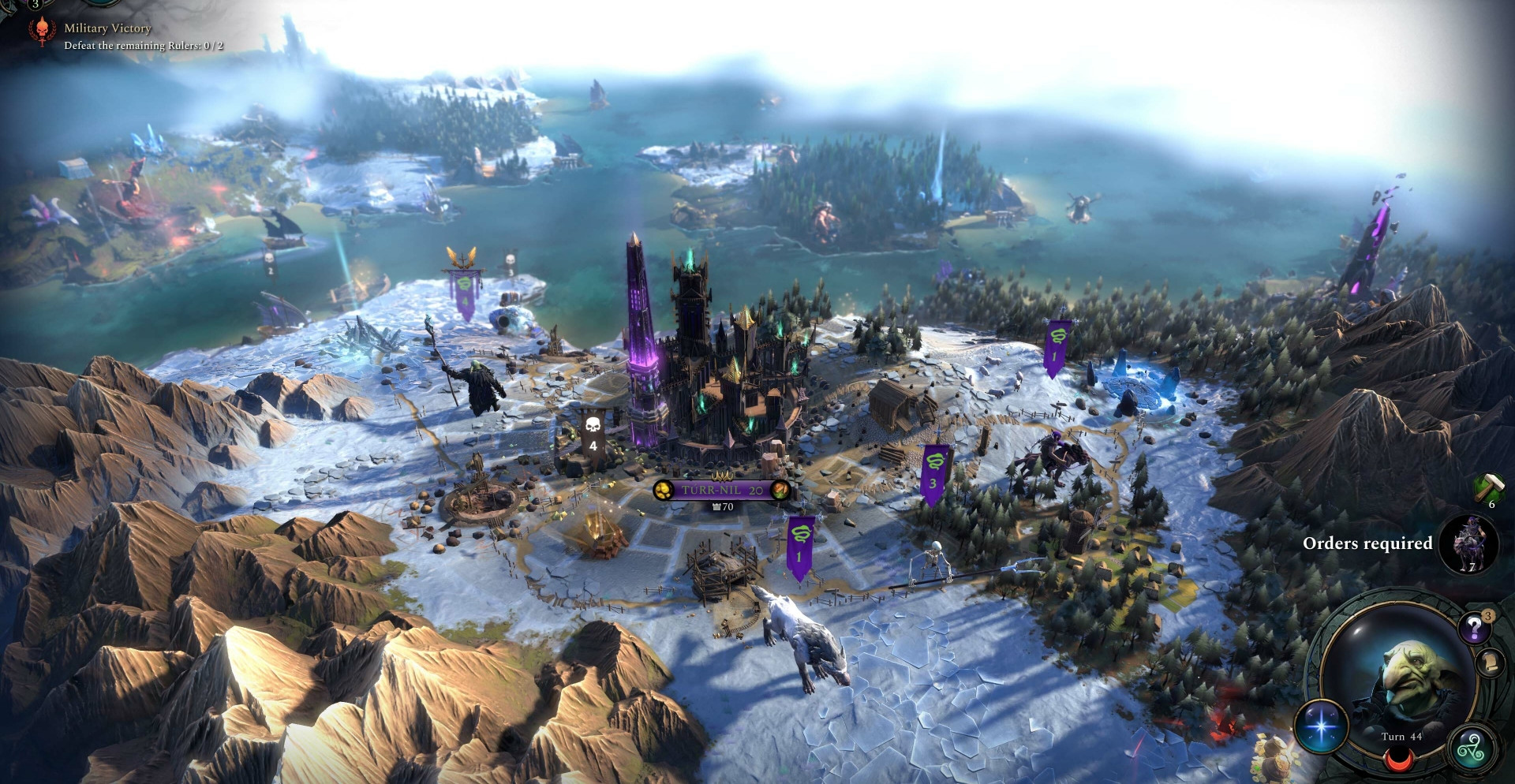The width and height of the screenshot is (1515, 784).
Task: Click the red crescent moon icon
Action: pos(1400,760)
